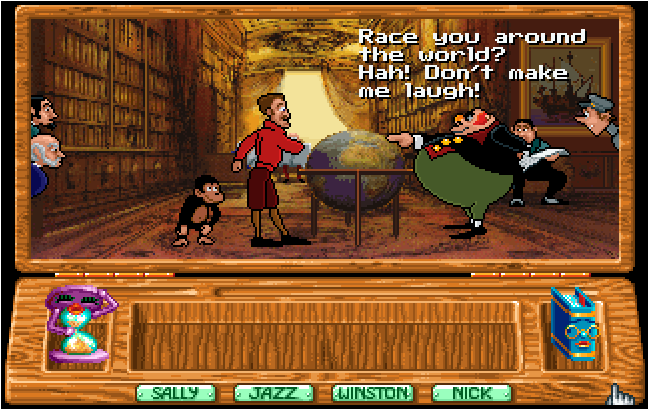The height and width of the screenshot is (409, 648).
Task: Switch to WINSTON character button
Action: [372, 393]
